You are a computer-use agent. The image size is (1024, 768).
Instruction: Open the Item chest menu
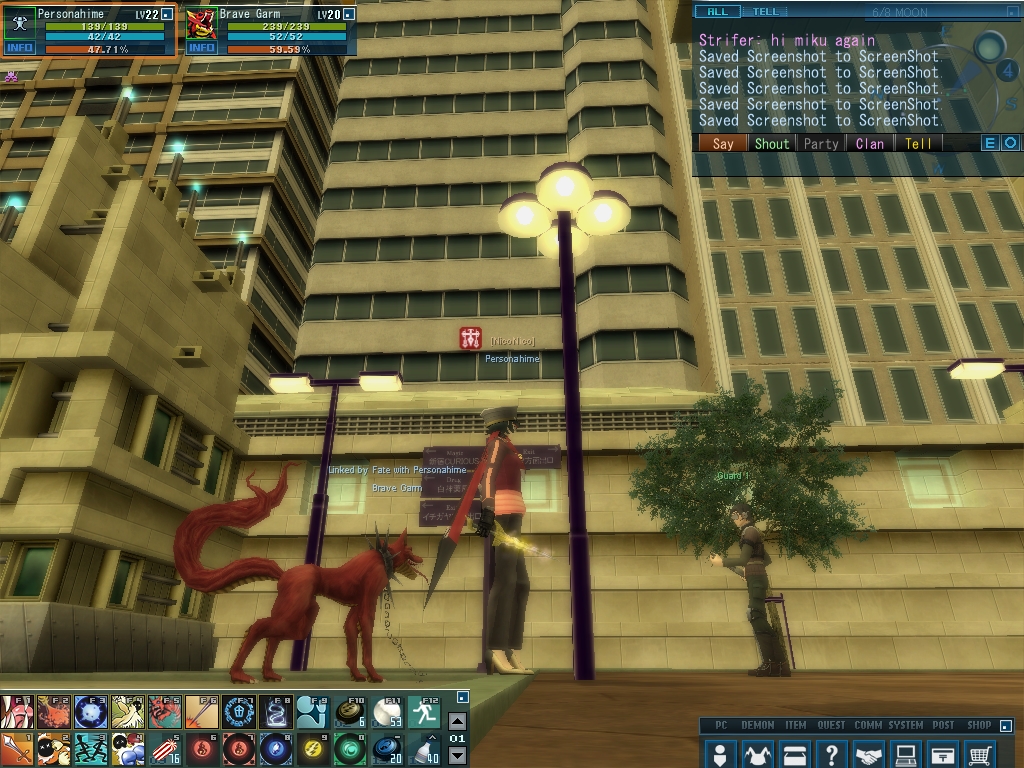(x=795, y=753)
